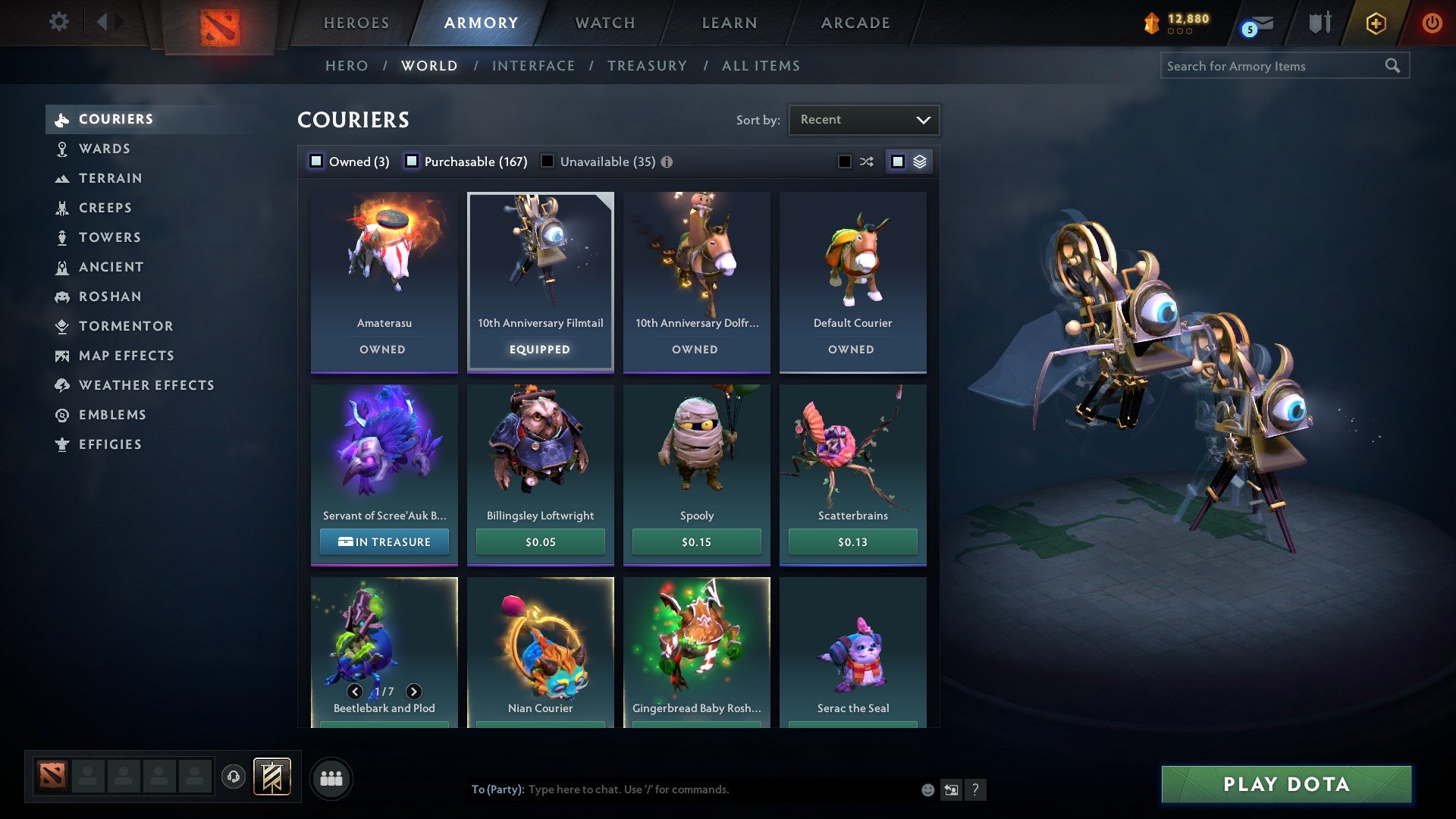Screen dimensions: 1456x819
Task: Open the Treasury breadcrumb section
Action: pyautogui.click(x=647, y=66)
